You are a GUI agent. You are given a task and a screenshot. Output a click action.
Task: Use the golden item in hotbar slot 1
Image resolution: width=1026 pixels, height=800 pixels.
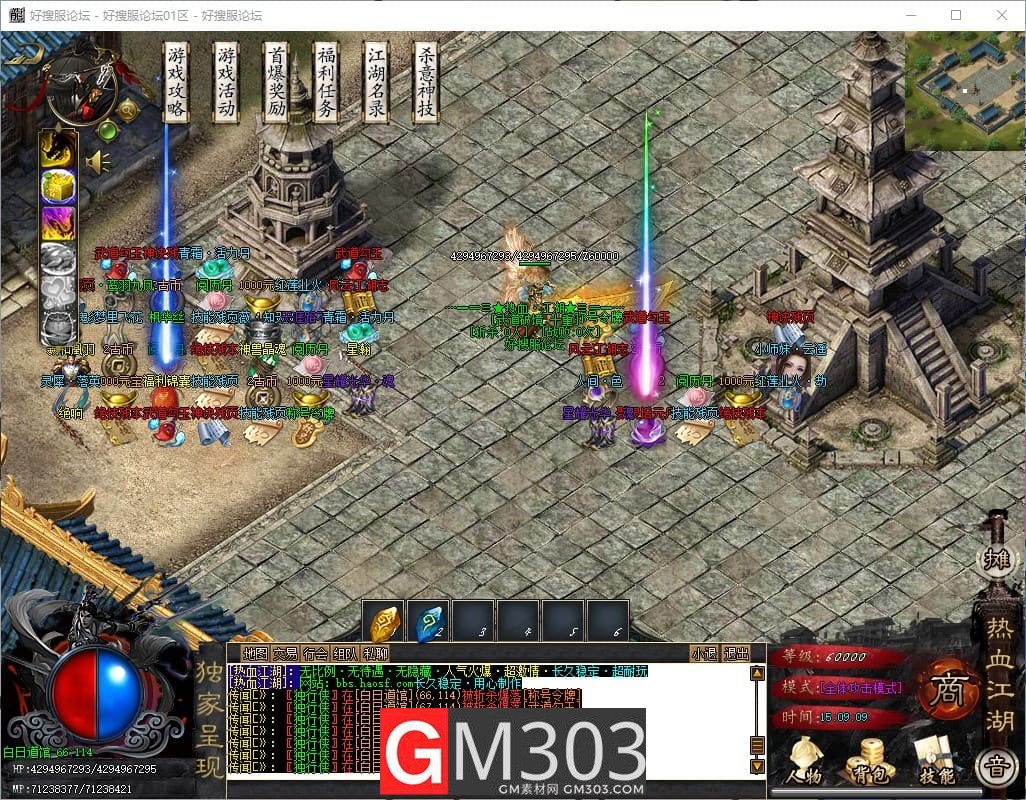(x=385, y=622)
